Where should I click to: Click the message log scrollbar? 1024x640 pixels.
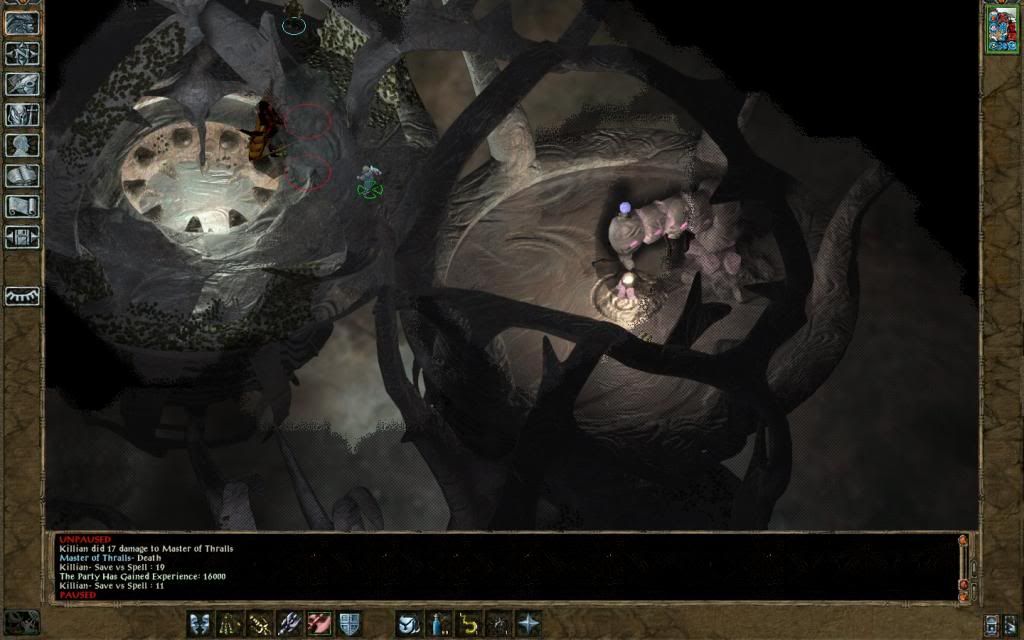pyautogui.click(x=964, y=566)
